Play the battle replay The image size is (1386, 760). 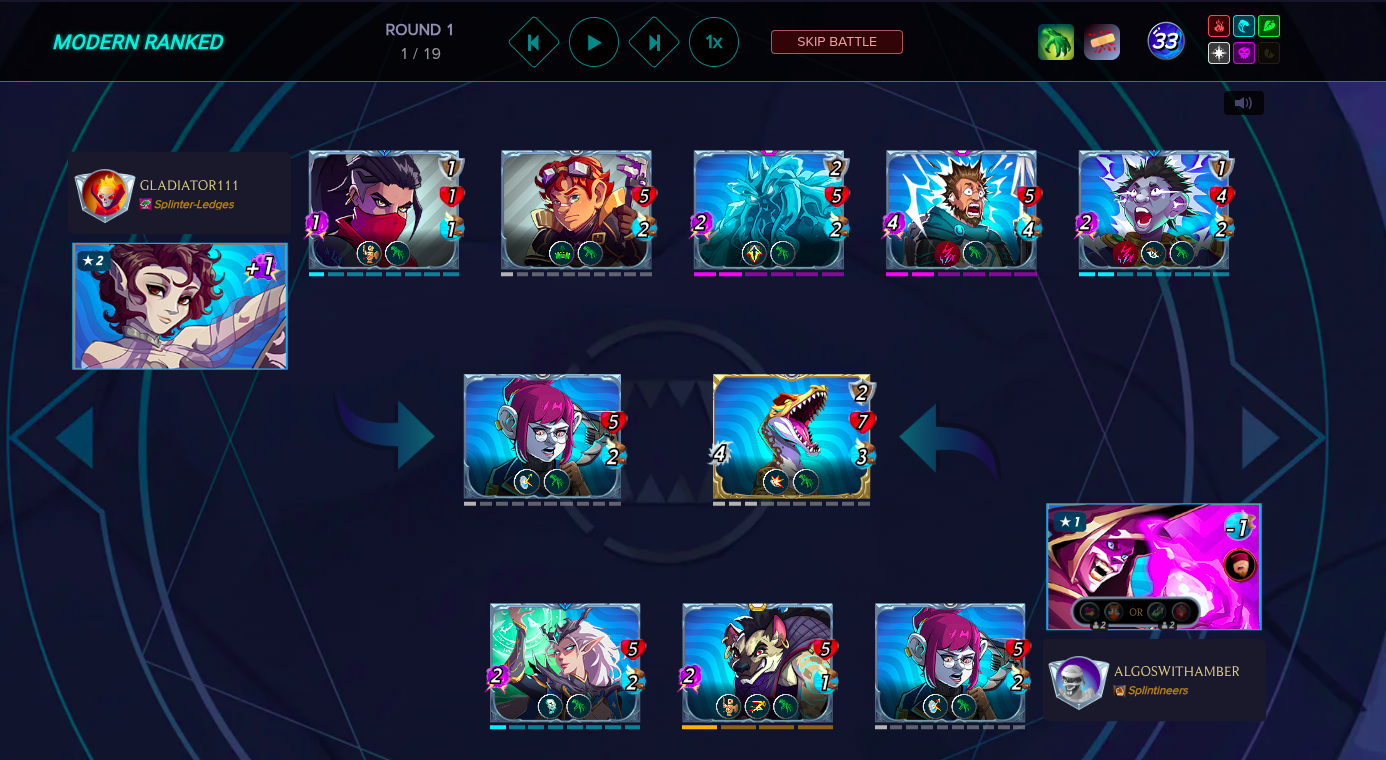pos(594,43)
